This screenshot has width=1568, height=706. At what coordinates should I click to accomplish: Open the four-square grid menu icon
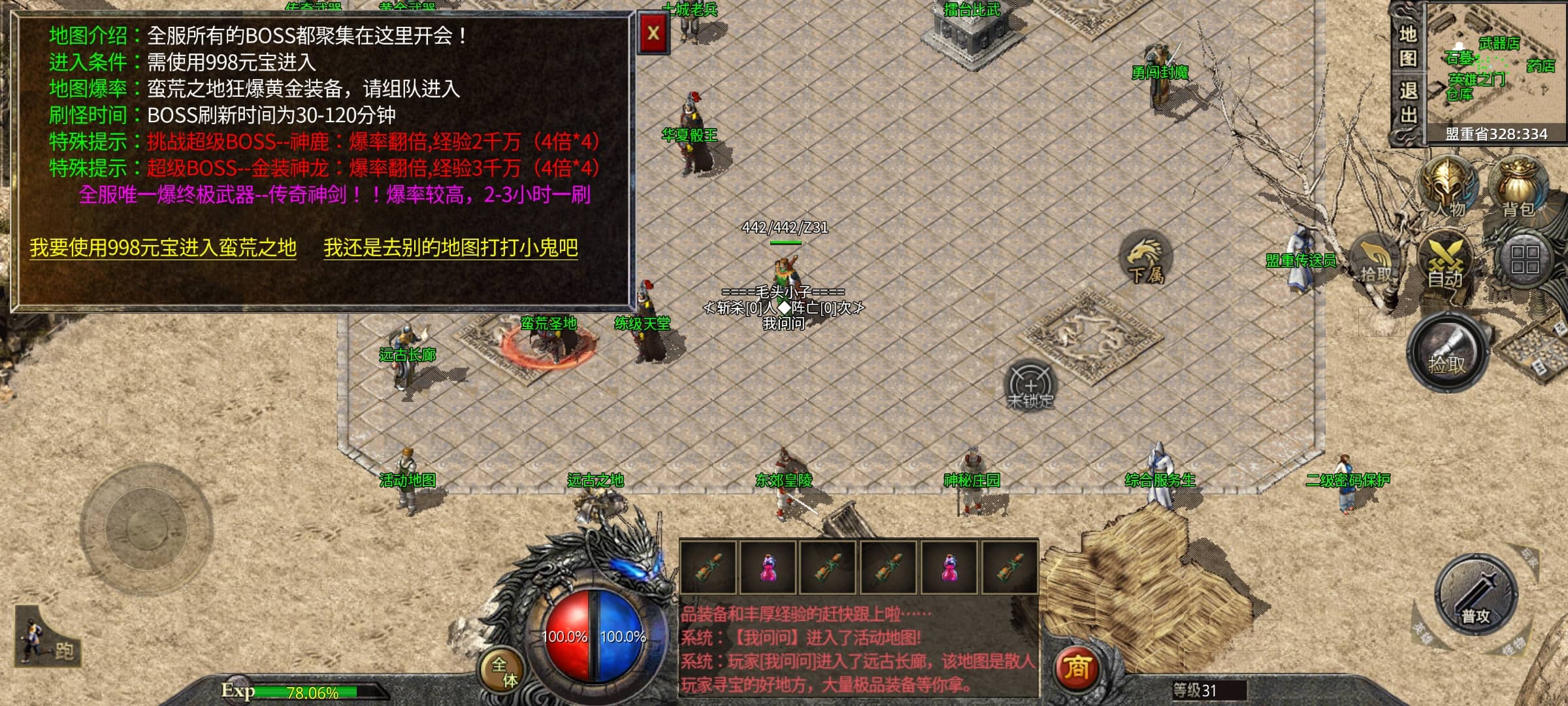pos(1524,260)
